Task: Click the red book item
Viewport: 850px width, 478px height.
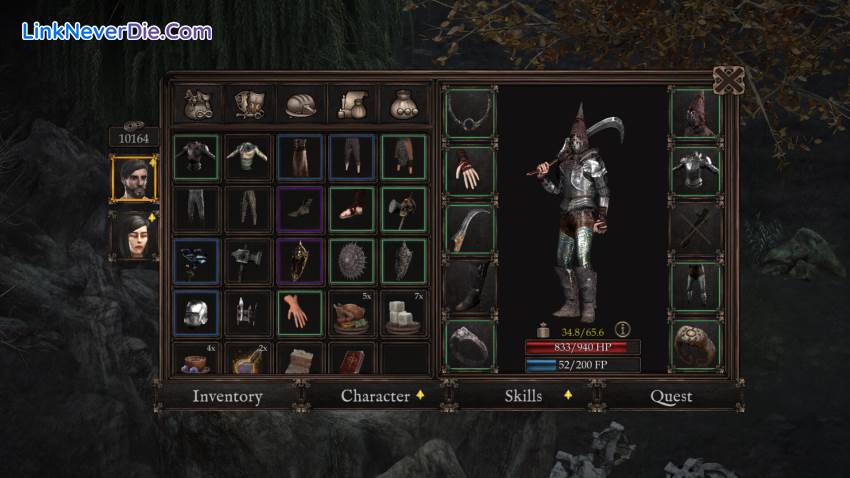Action: click(x=352, y=359)
